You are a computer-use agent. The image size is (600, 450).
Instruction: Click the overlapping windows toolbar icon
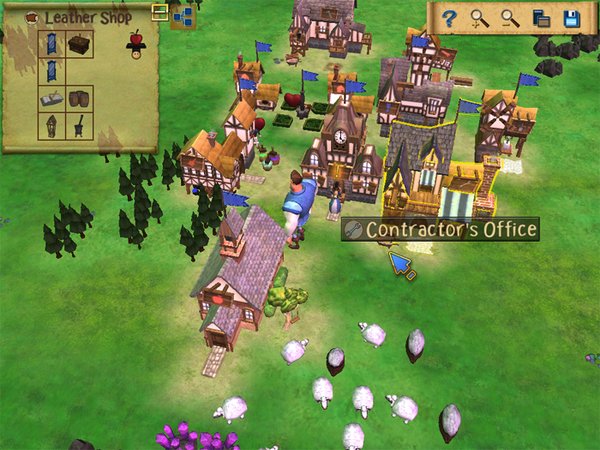[x=541, y=18]
